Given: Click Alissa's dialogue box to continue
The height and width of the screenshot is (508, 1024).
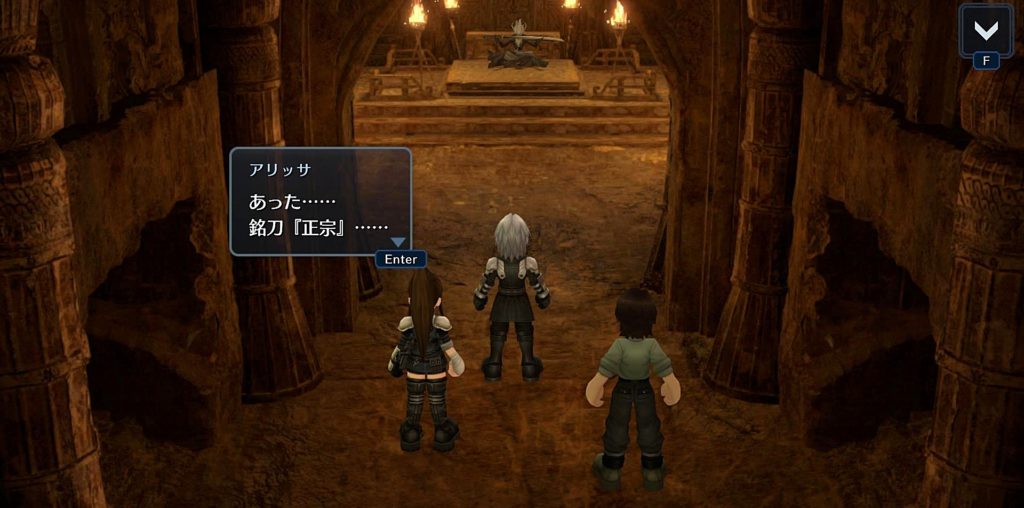Looking at the screenshot, I should tap(320, 201).
